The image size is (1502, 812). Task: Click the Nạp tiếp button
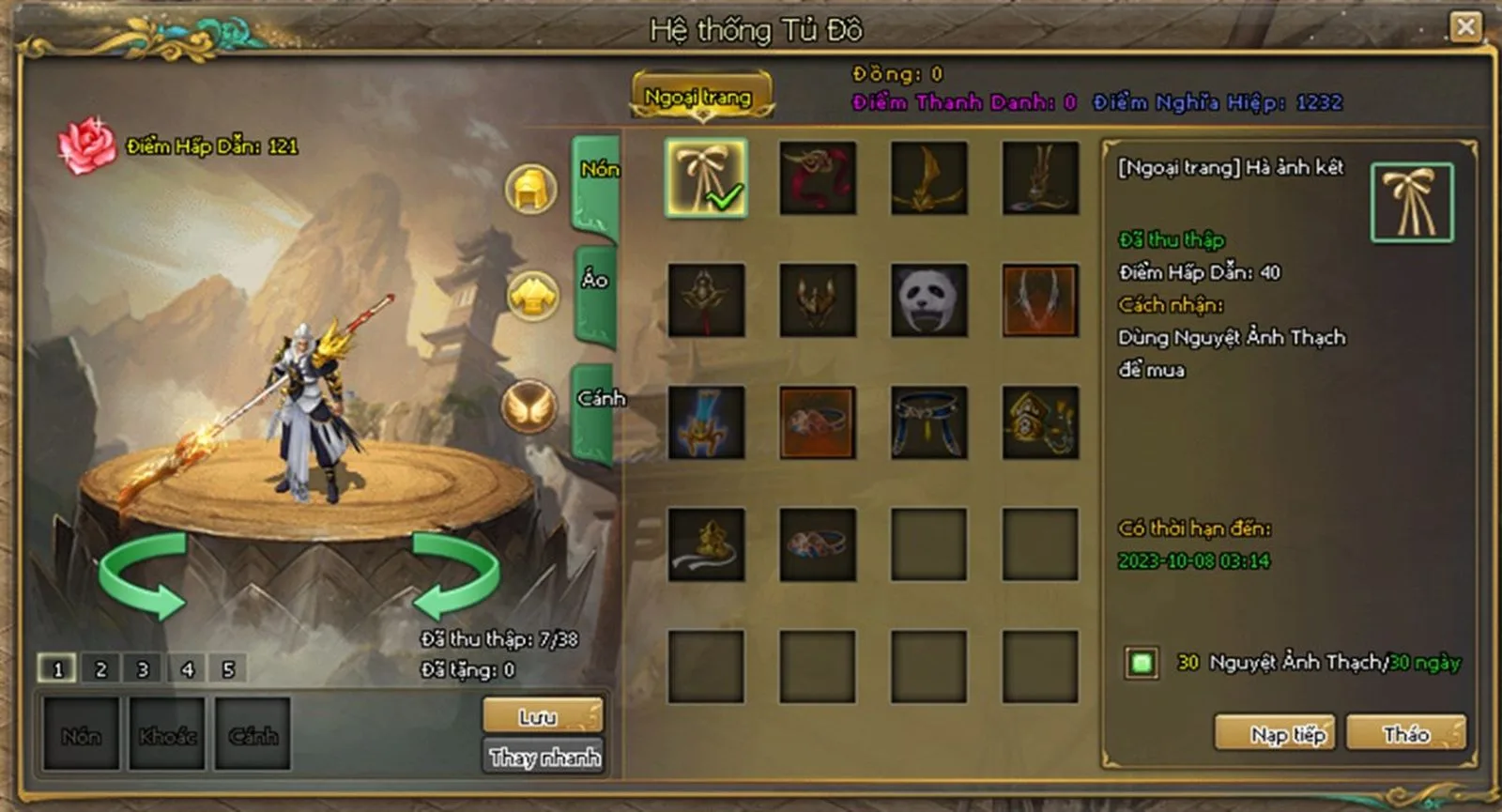coord(1287,733)
